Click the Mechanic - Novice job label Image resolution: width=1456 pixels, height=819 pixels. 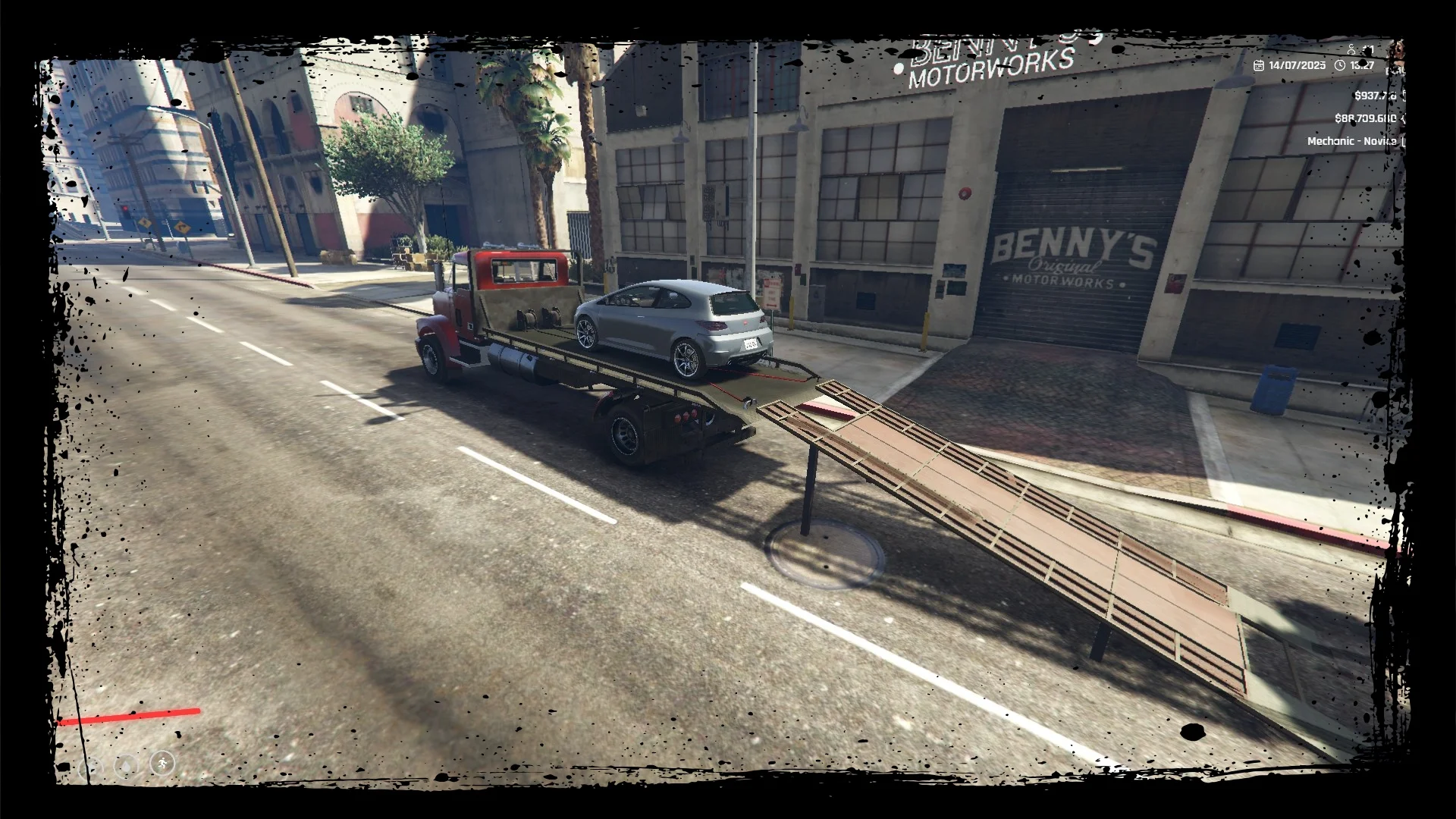click(x=1351, y=141)
